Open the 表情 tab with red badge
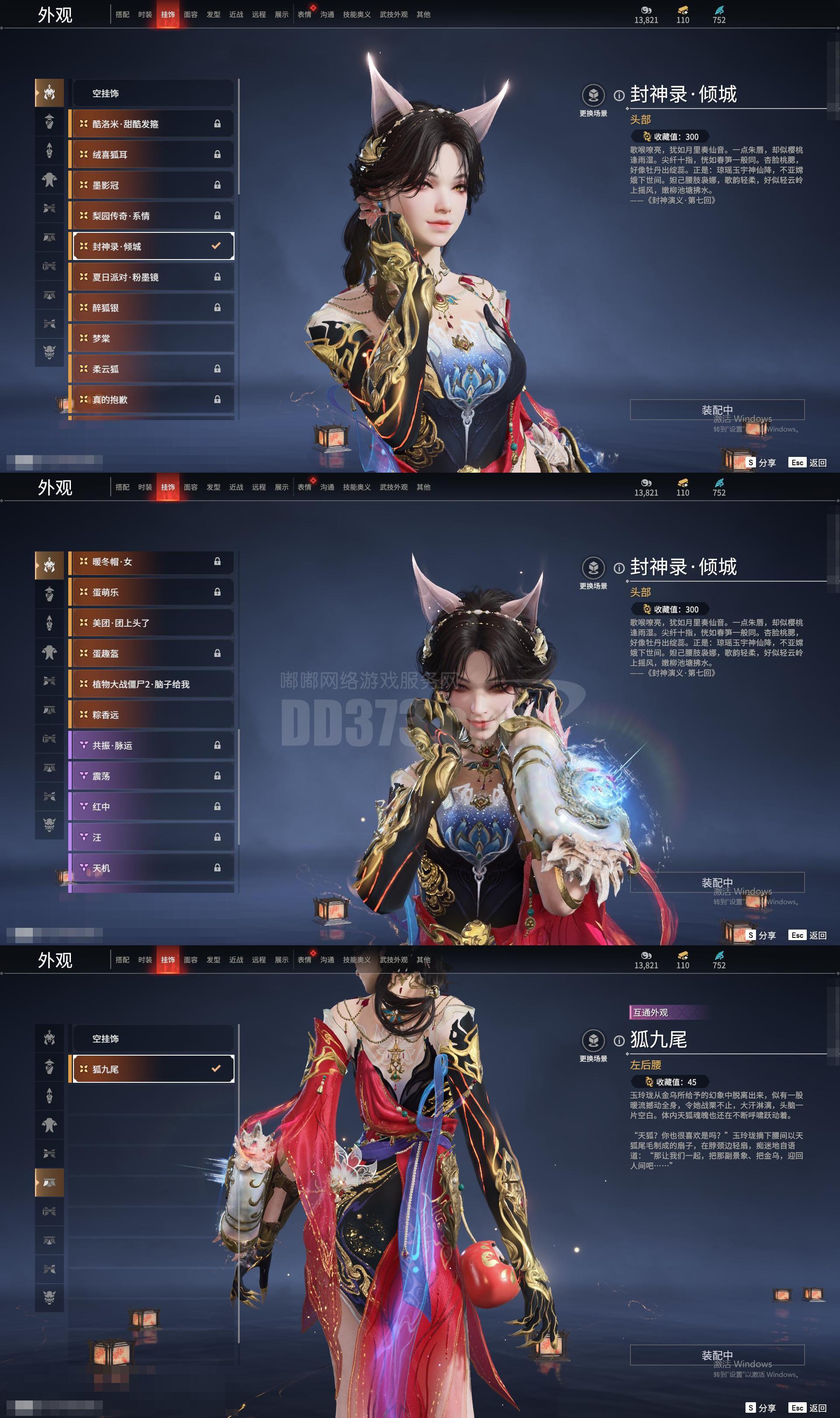840x1418 pixels. pos(304,14)
